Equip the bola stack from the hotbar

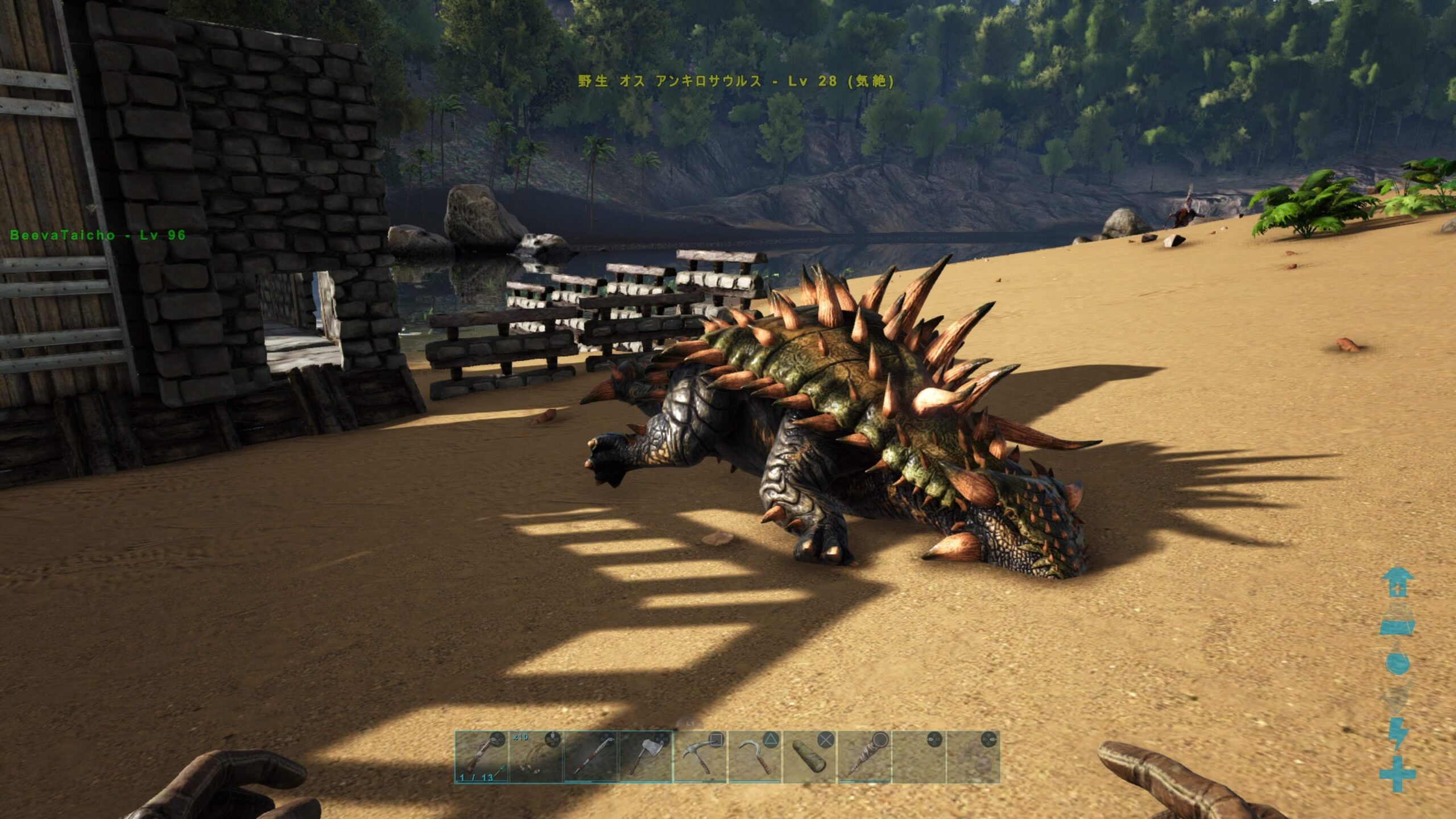[x=536, y=757]
